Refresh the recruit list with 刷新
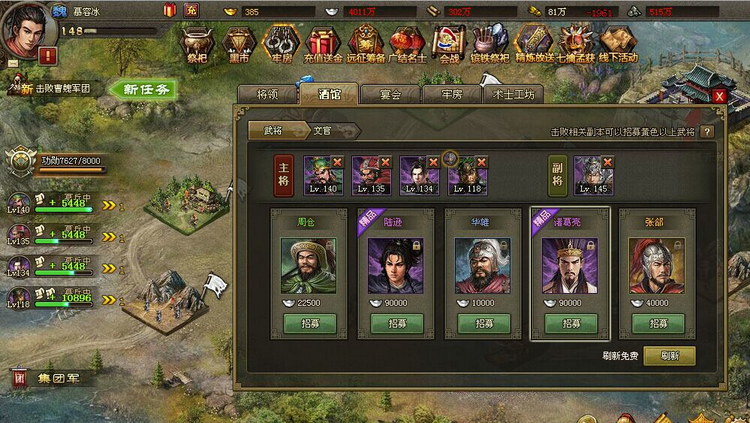The height and width of the screenshot is (423, 750). pyautogui.click(x=669, y=355)
